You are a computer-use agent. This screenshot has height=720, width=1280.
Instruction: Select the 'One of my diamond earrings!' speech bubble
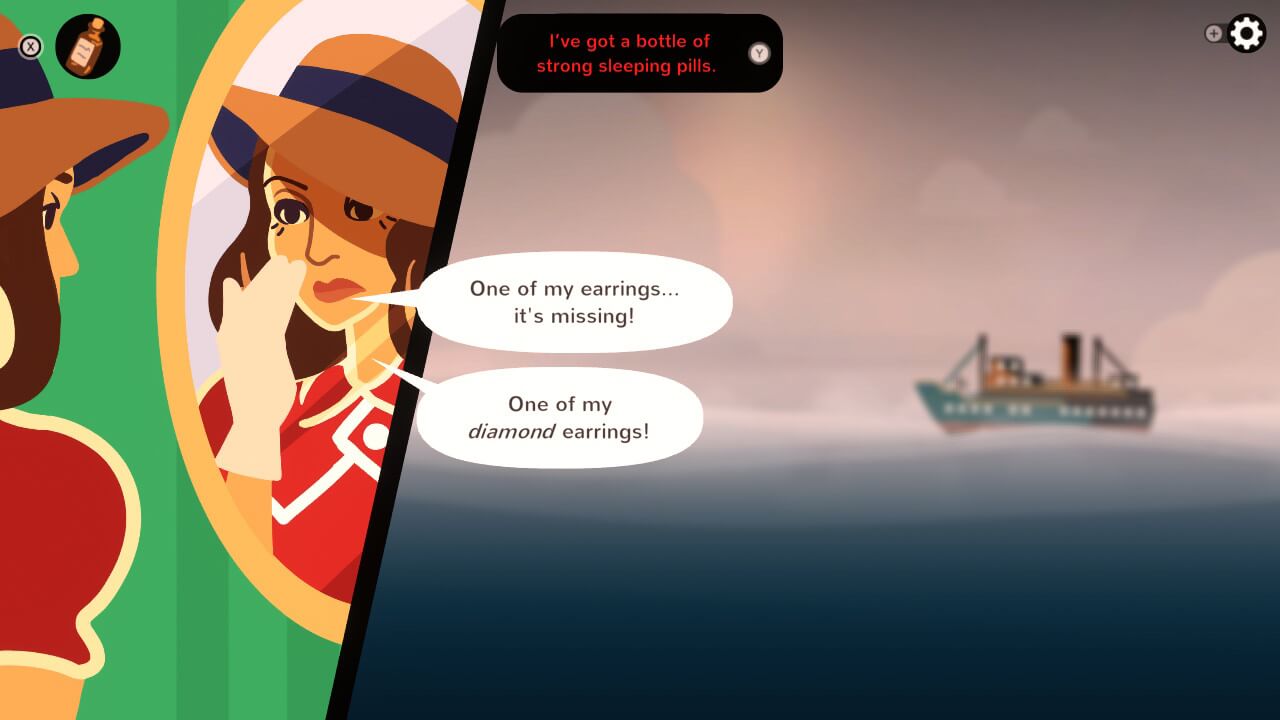(563, 418)
